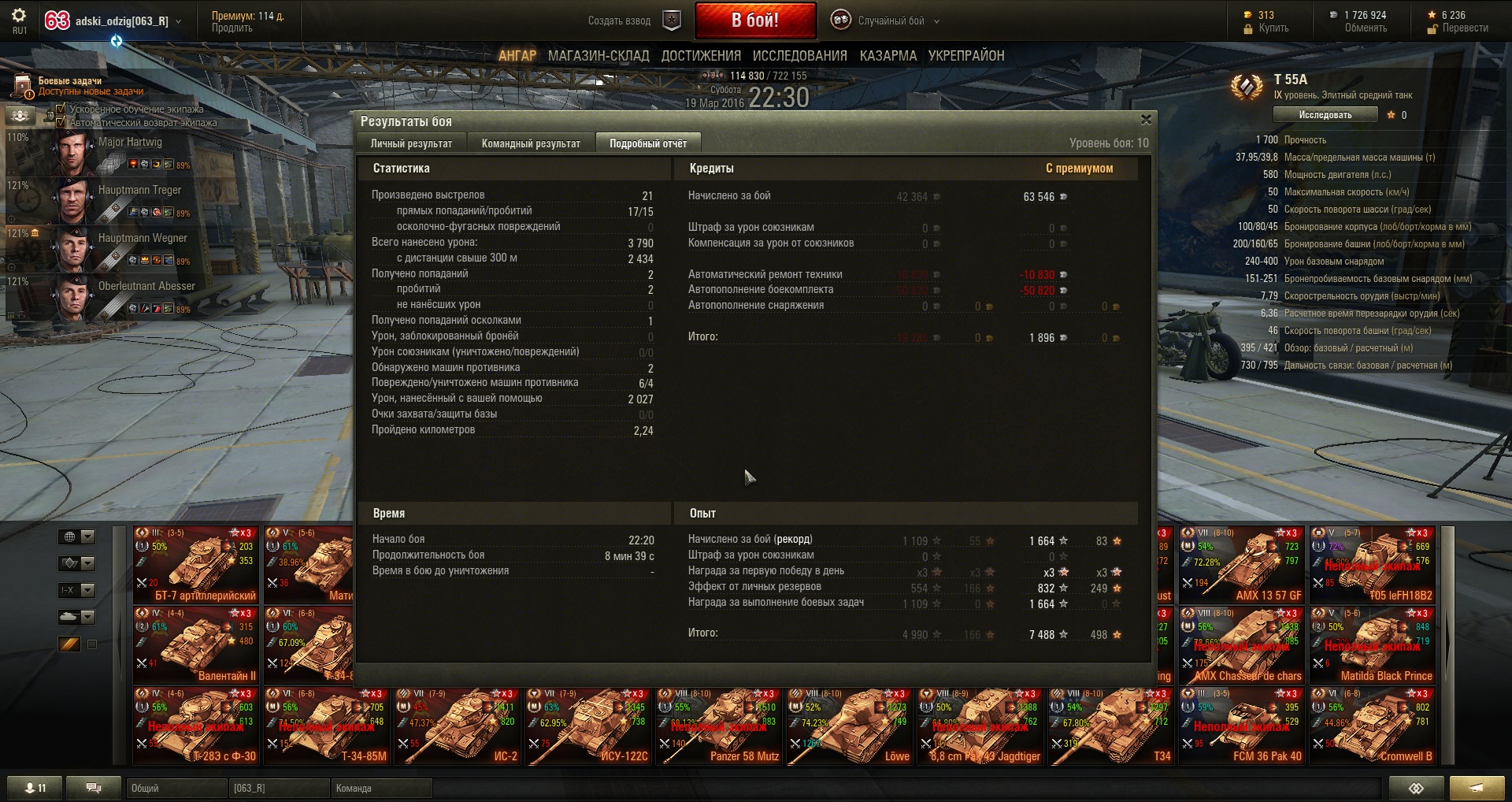Image resolution: width=1512 pixels, height=802 pixels.
Task: Open the МАГАЗИН-СКЛАД section
Action: pos(598,56)
